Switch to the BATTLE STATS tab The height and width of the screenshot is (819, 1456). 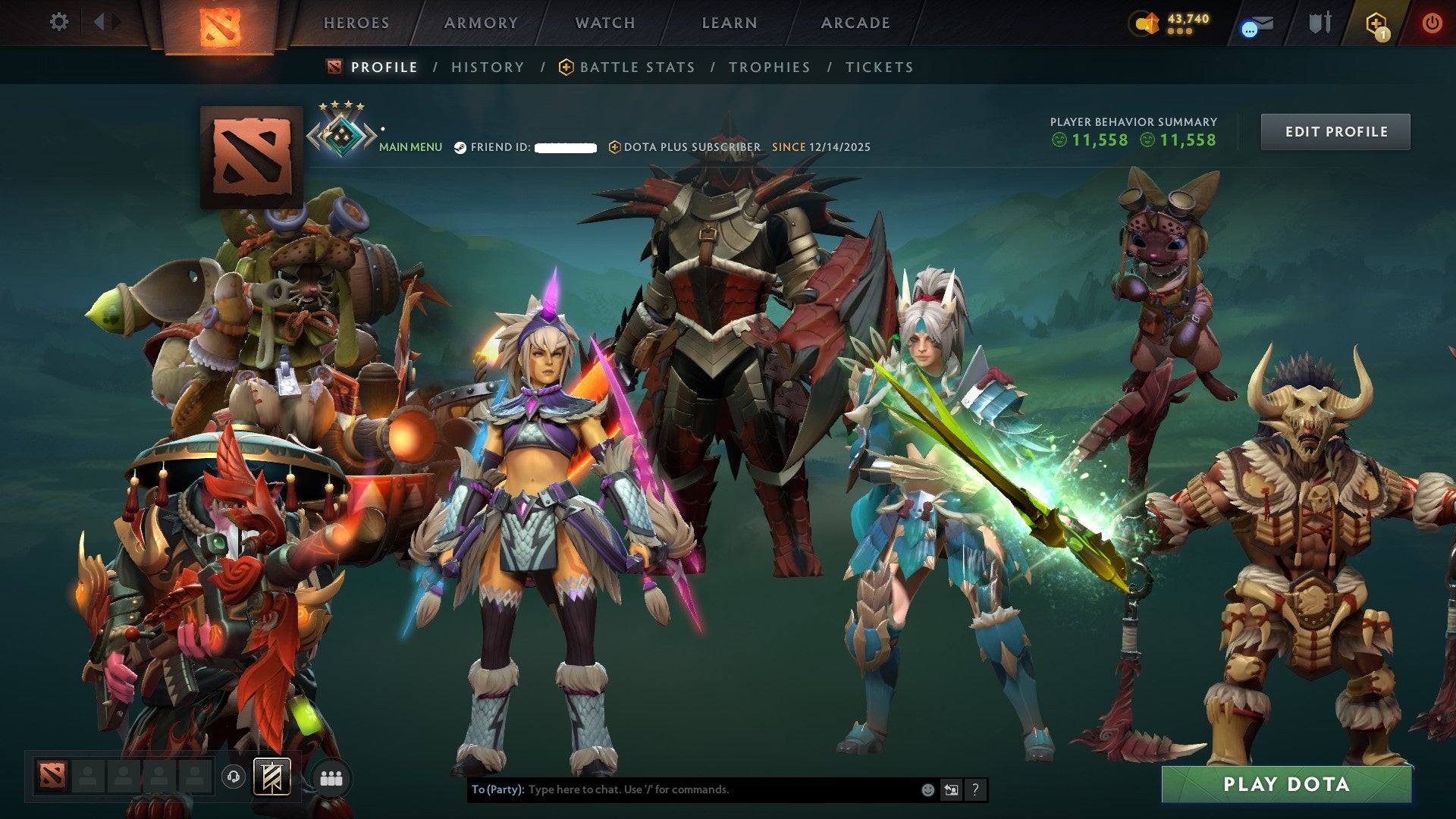635,67
